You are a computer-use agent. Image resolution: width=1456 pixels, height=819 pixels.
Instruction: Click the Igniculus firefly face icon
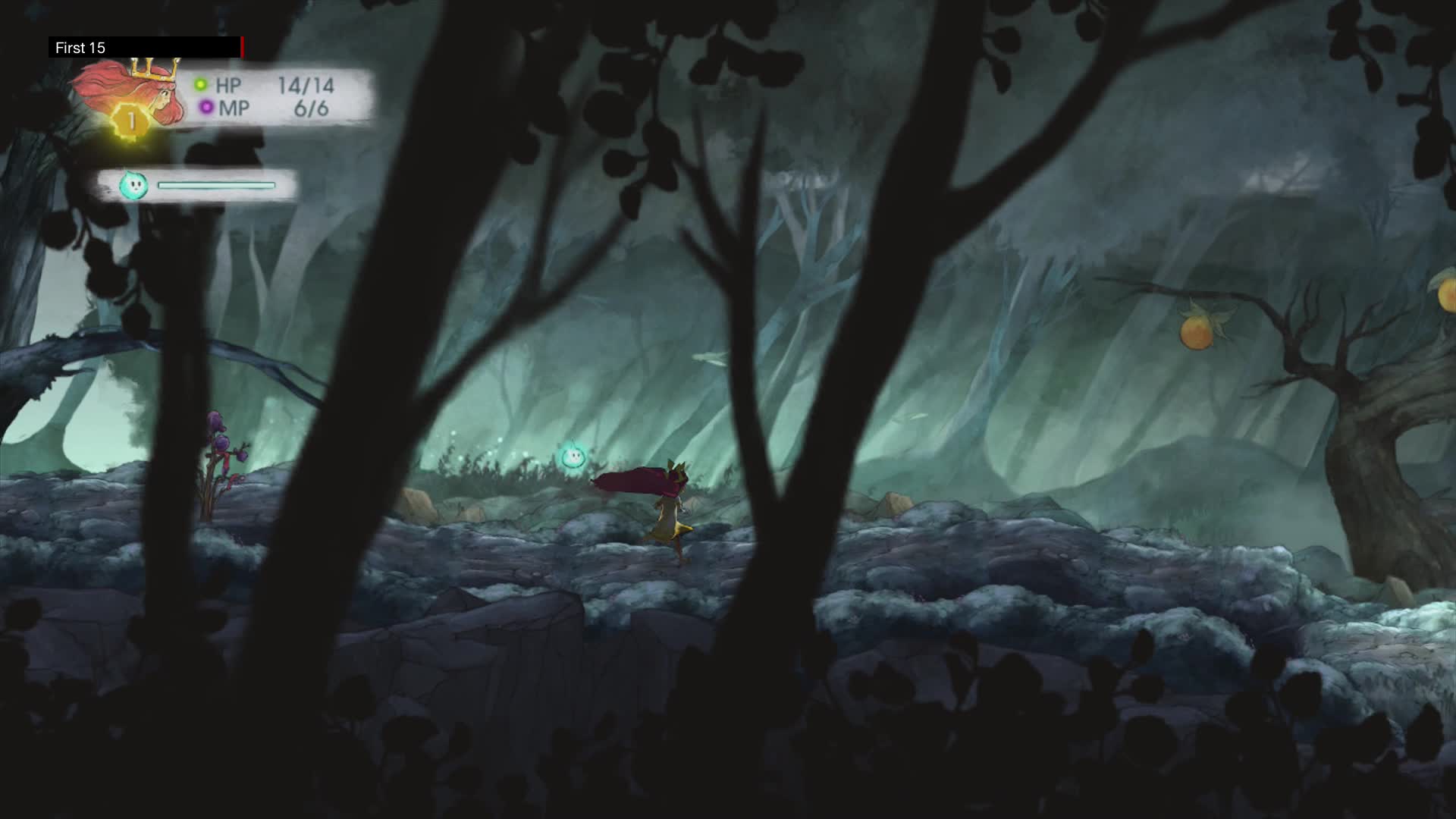(x=135, y=184)
